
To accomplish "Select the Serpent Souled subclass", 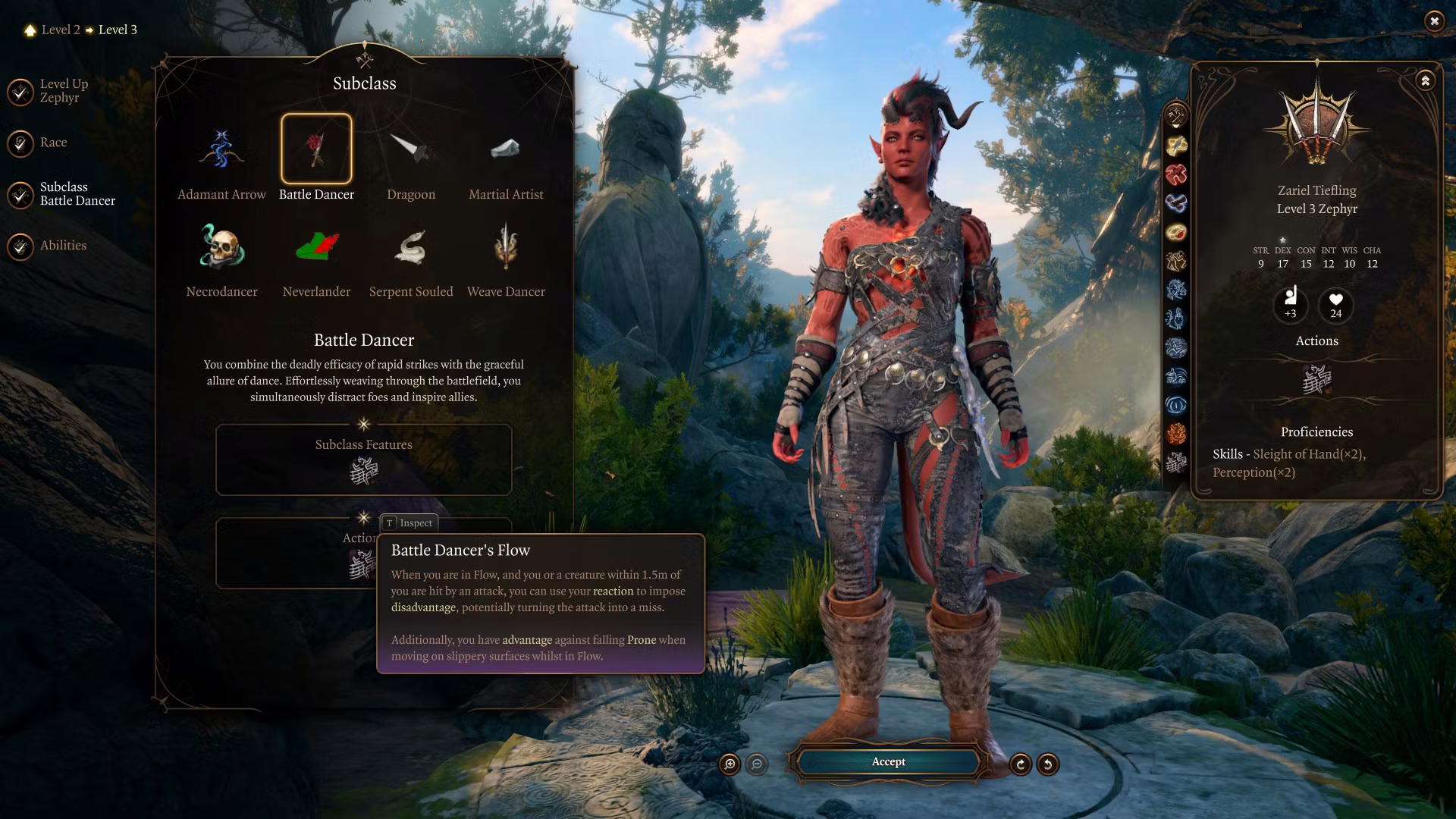I will click(411, 247).
